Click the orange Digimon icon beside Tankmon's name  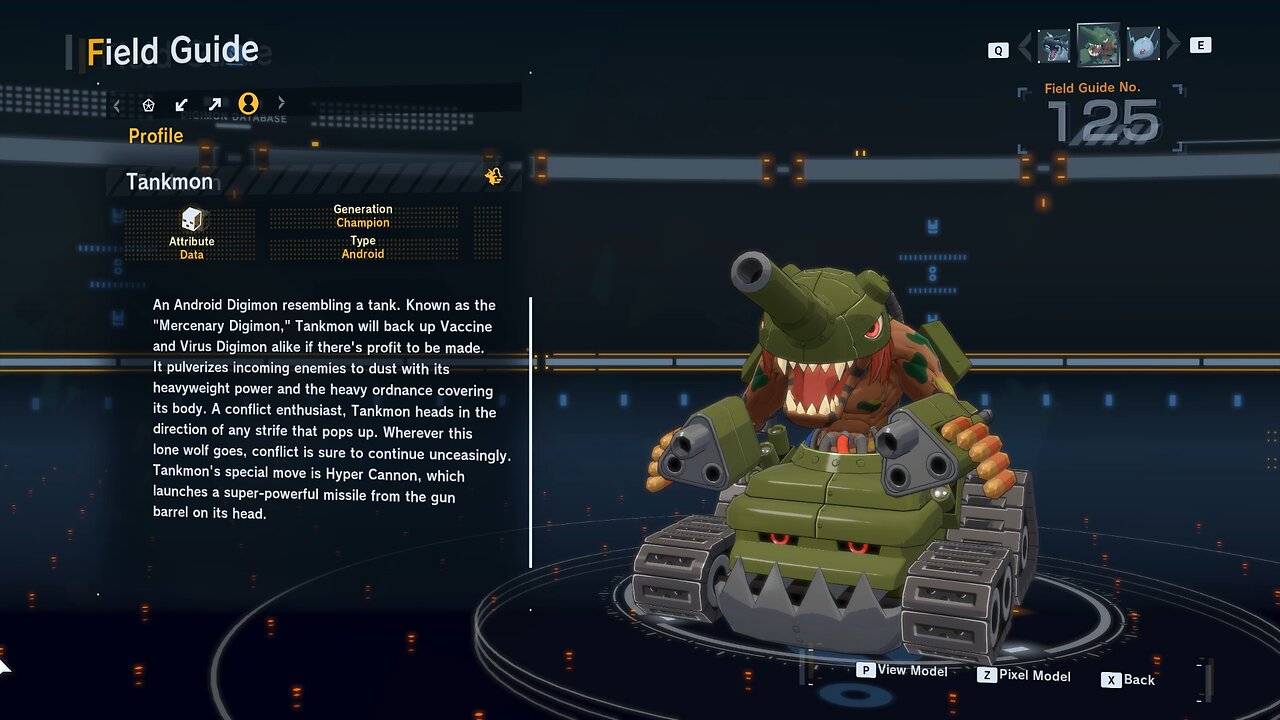(x=494, y=177)
